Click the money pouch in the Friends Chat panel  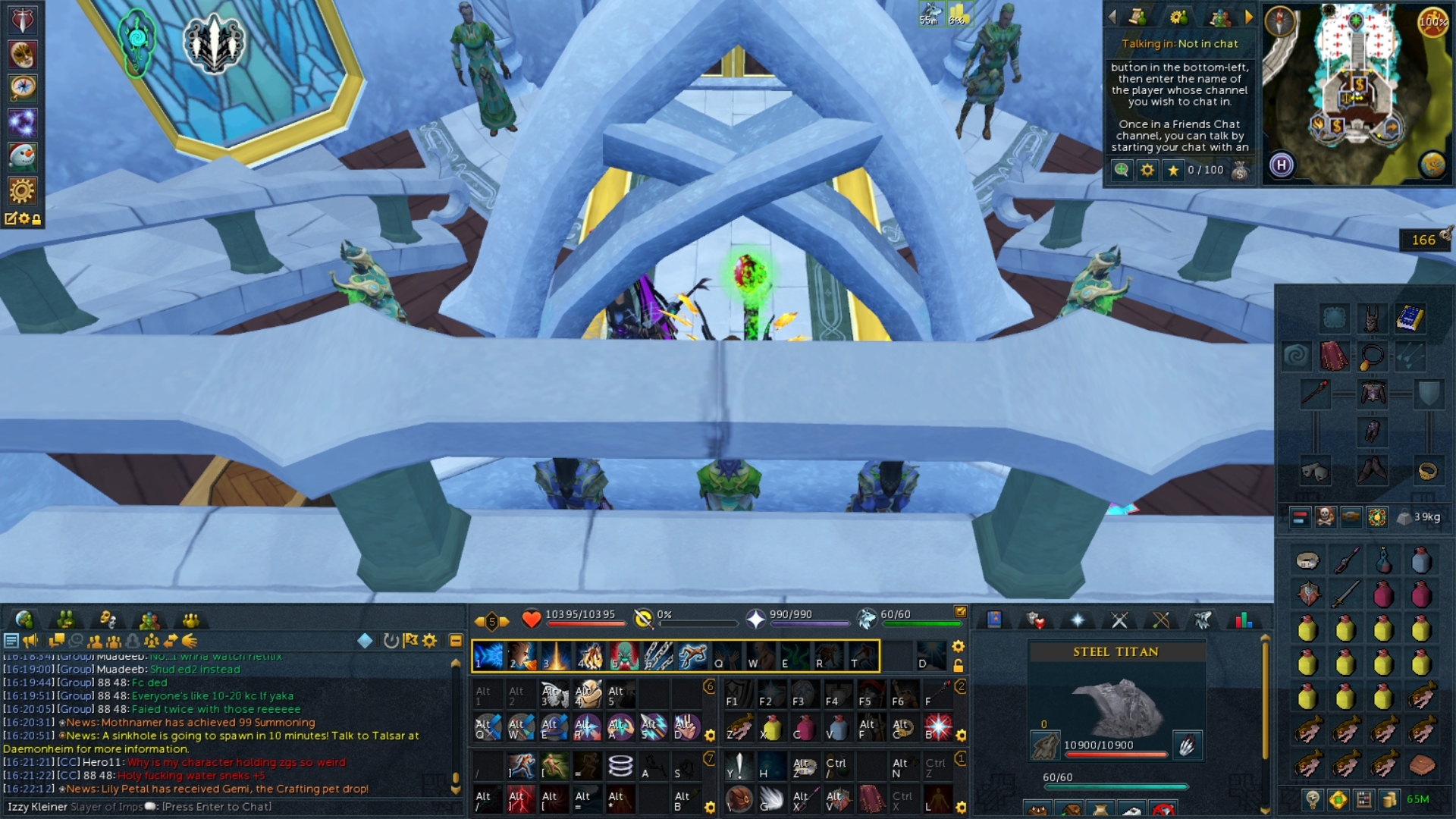coord(1238,170)
